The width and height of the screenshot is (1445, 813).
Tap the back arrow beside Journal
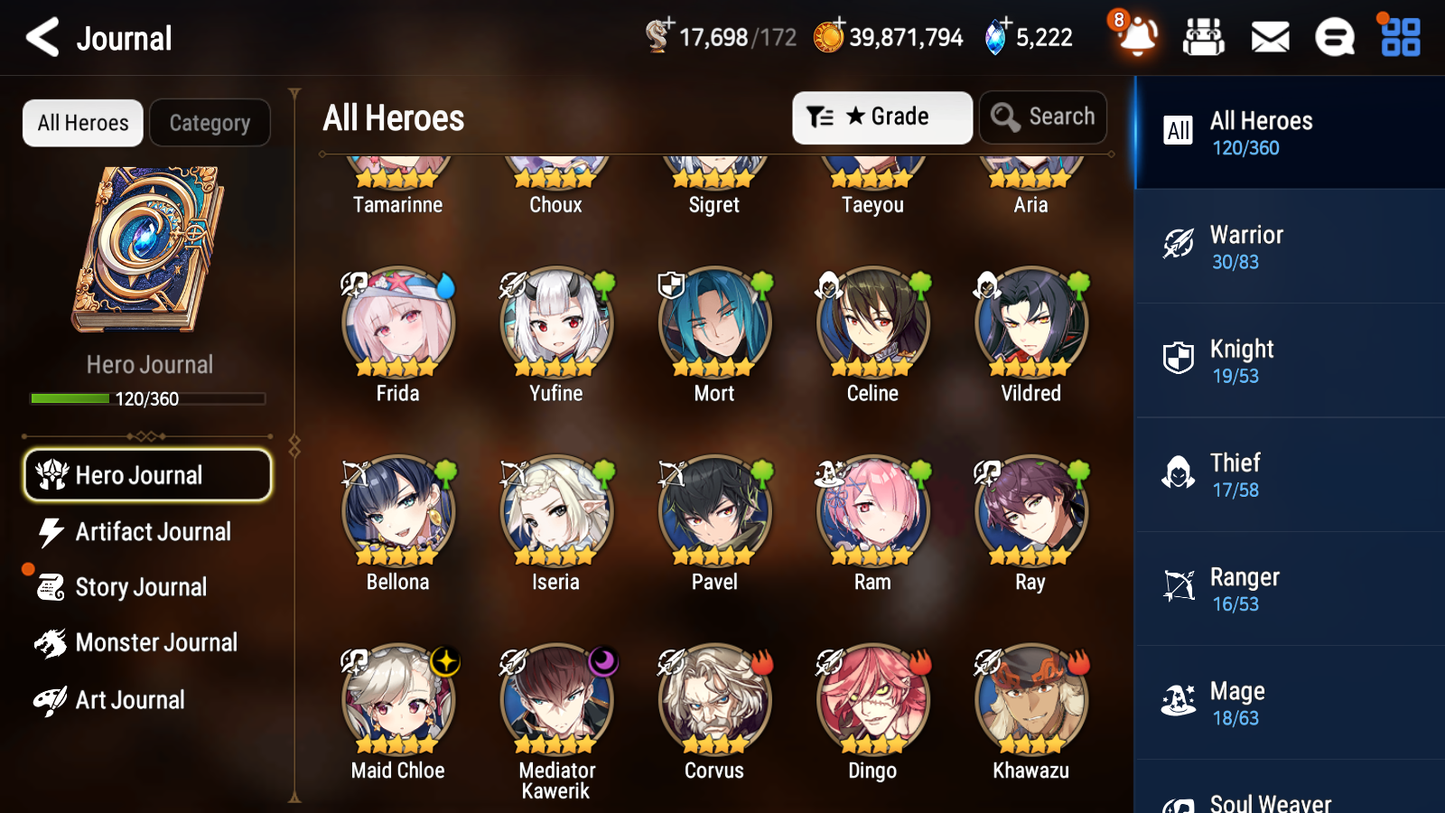[x=42, y=37]
